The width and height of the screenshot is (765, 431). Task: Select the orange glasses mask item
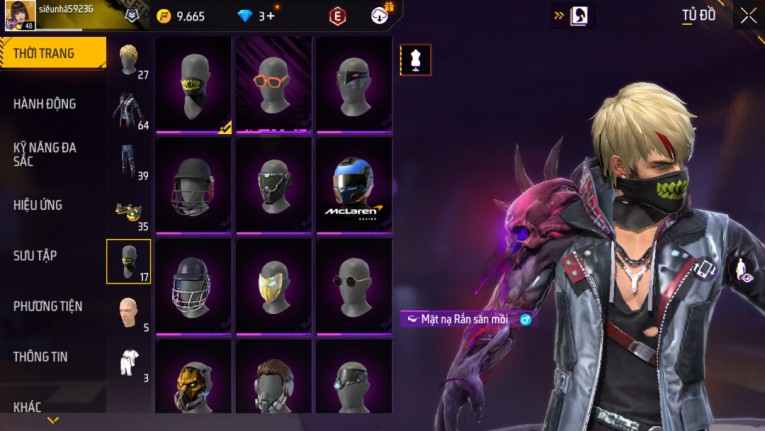[x=273, y=84]
